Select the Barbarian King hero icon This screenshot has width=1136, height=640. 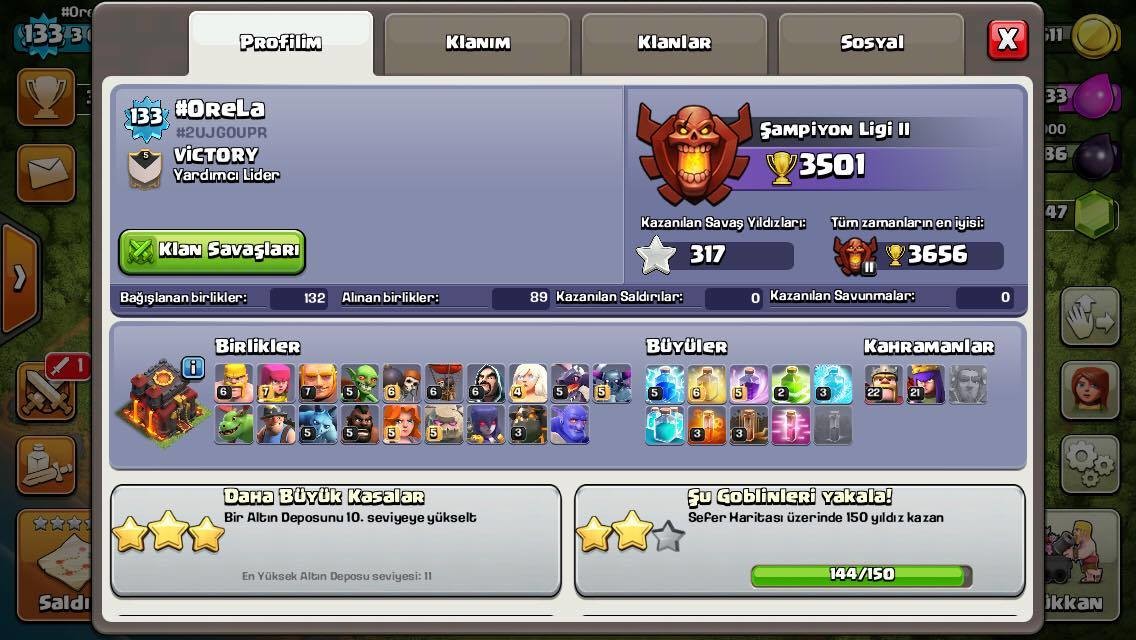883,384
